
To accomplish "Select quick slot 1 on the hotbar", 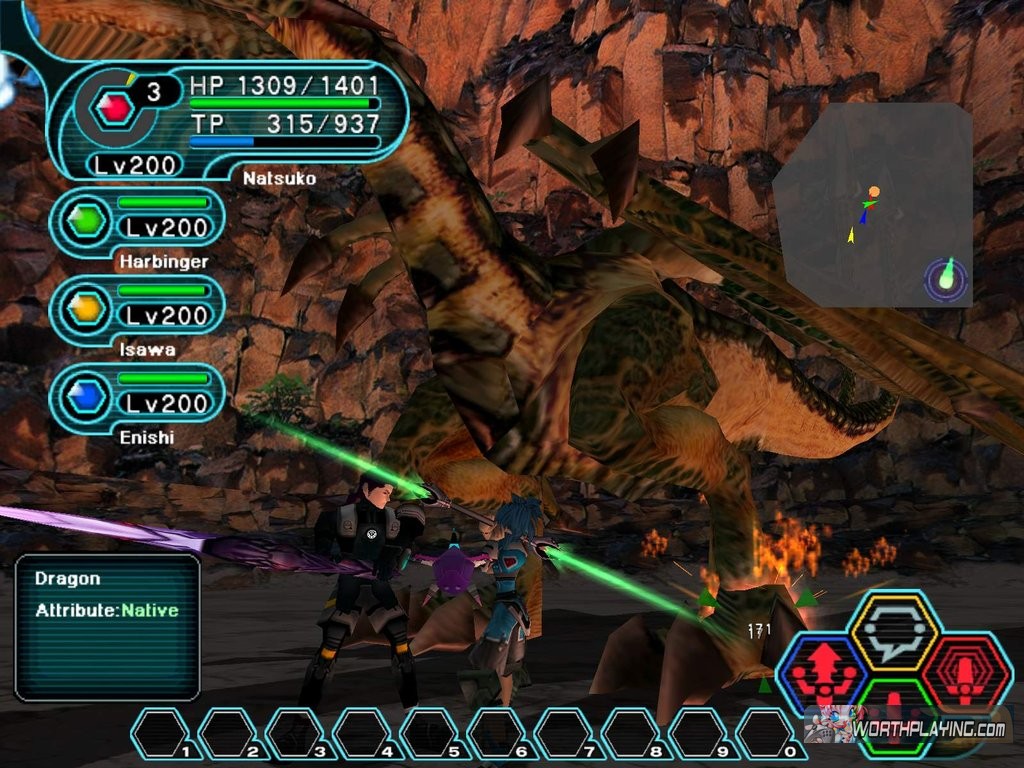I will [x=161, y=734].
